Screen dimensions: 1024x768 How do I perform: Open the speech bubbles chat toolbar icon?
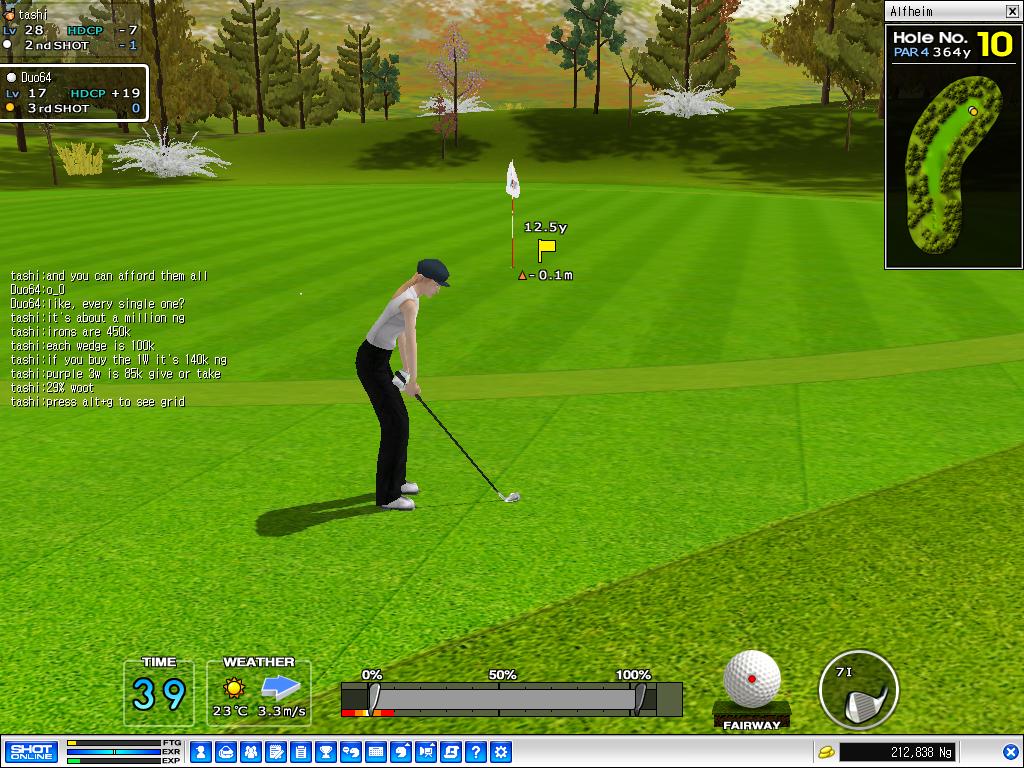[351, 752]
